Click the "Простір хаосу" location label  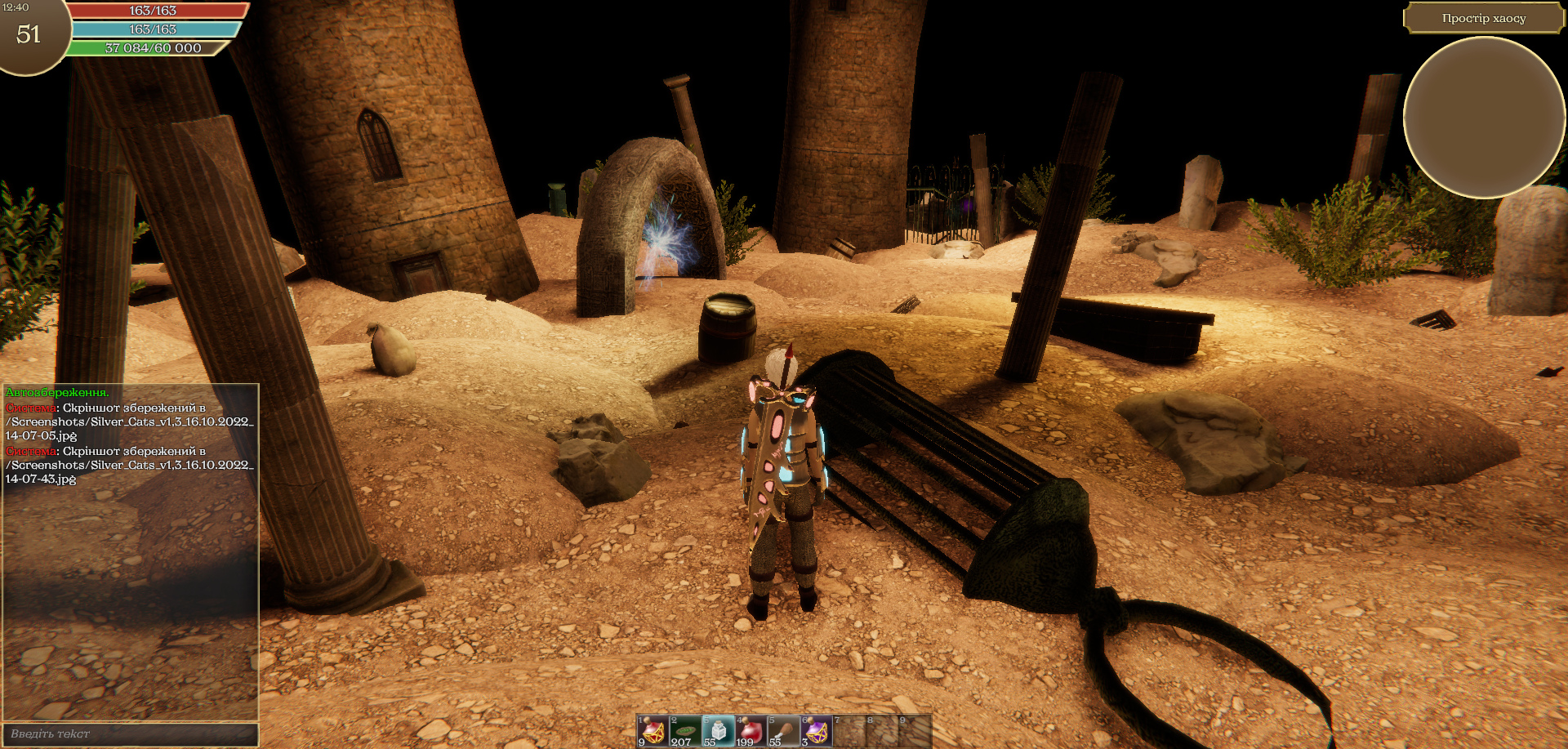[1483, 19]
